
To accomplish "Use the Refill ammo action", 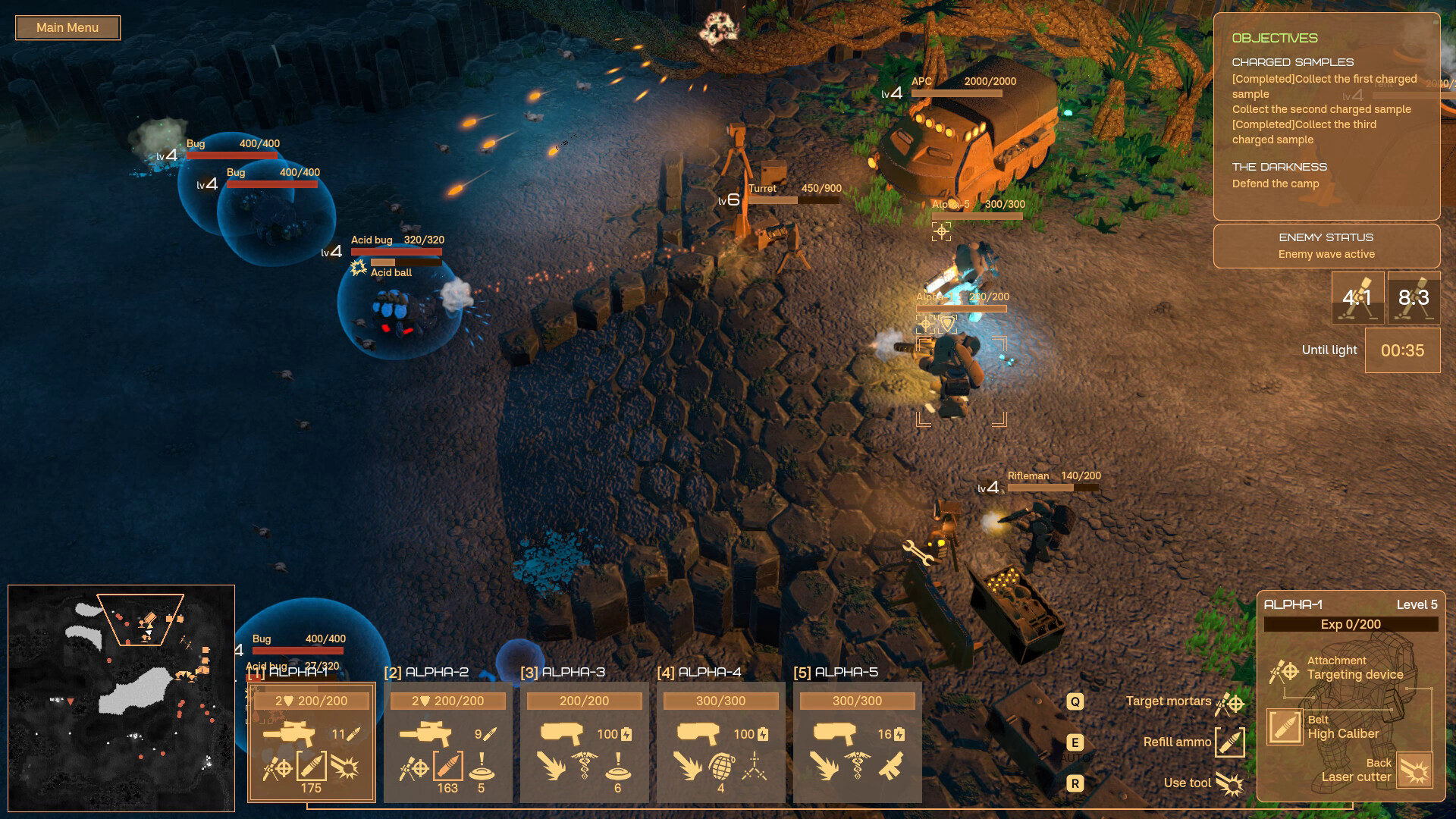I will (x=1229, y=742).
